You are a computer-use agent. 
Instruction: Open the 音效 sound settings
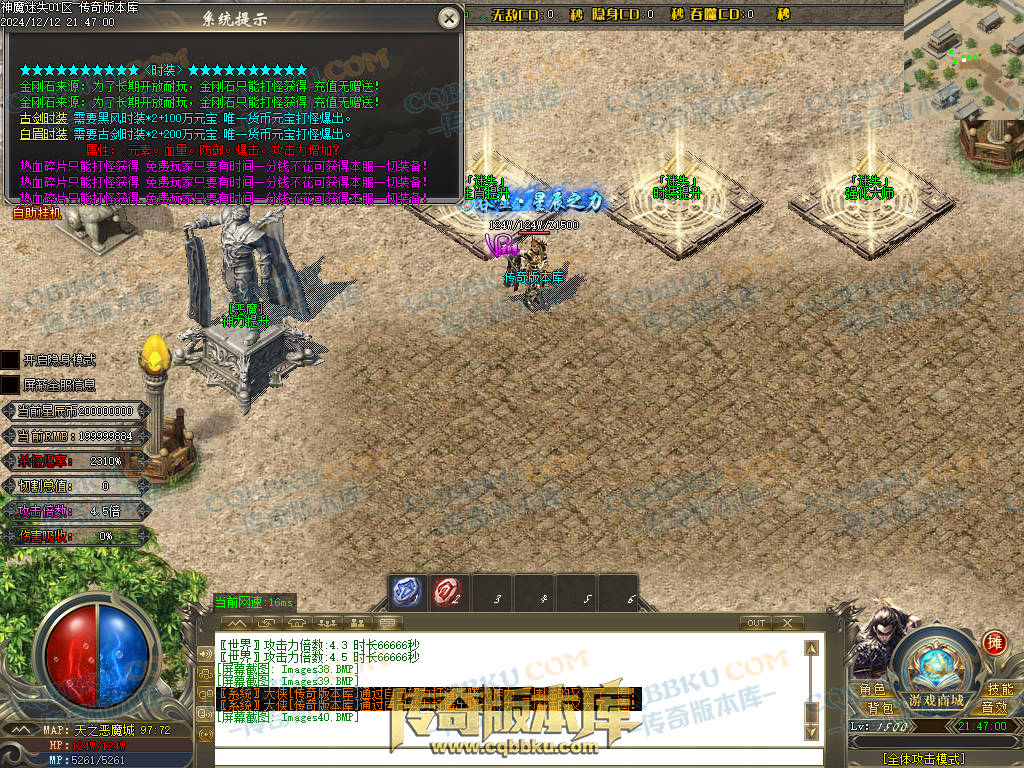pos(994,708)
